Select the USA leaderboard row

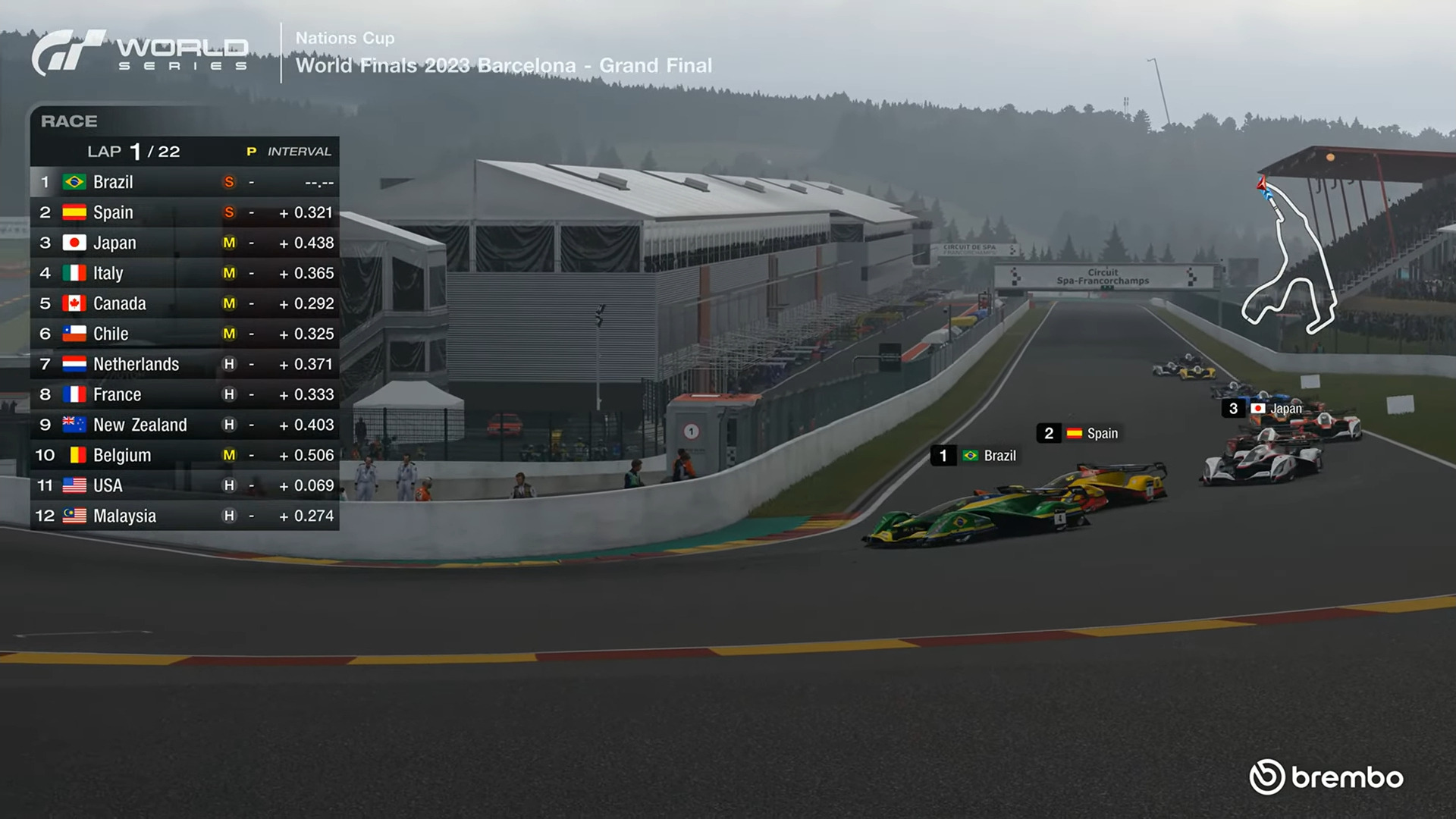pos(184,485)
